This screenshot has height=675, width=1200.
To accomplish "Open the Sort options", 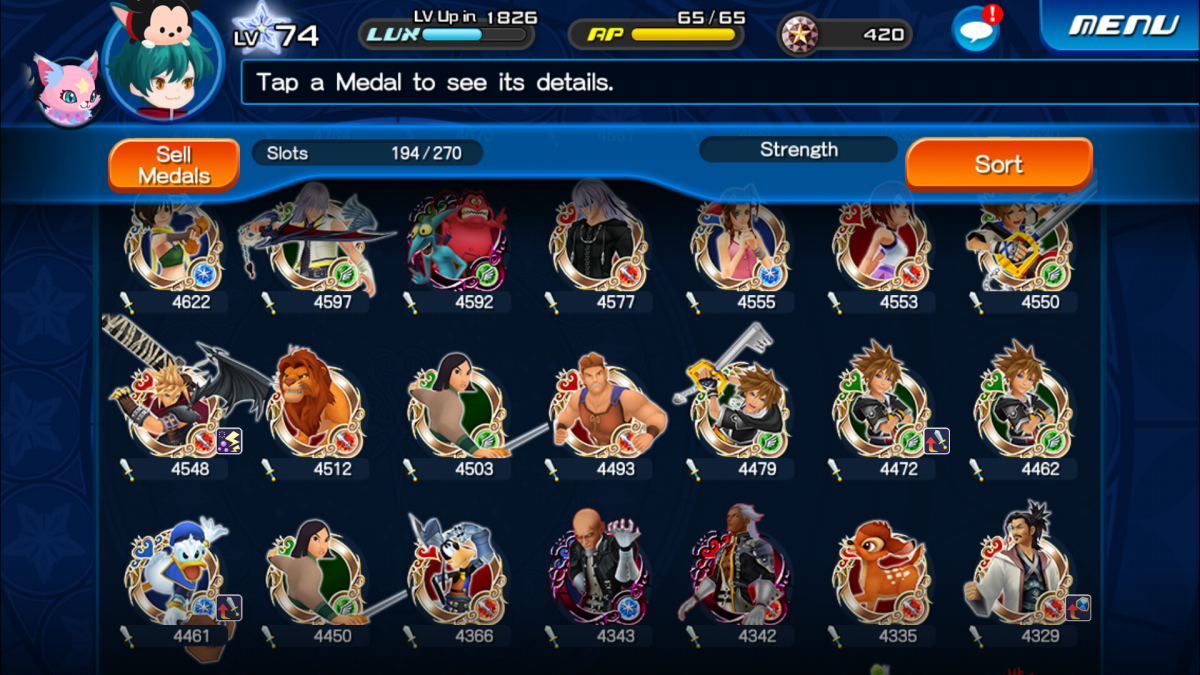I will (x=998, y=164).
